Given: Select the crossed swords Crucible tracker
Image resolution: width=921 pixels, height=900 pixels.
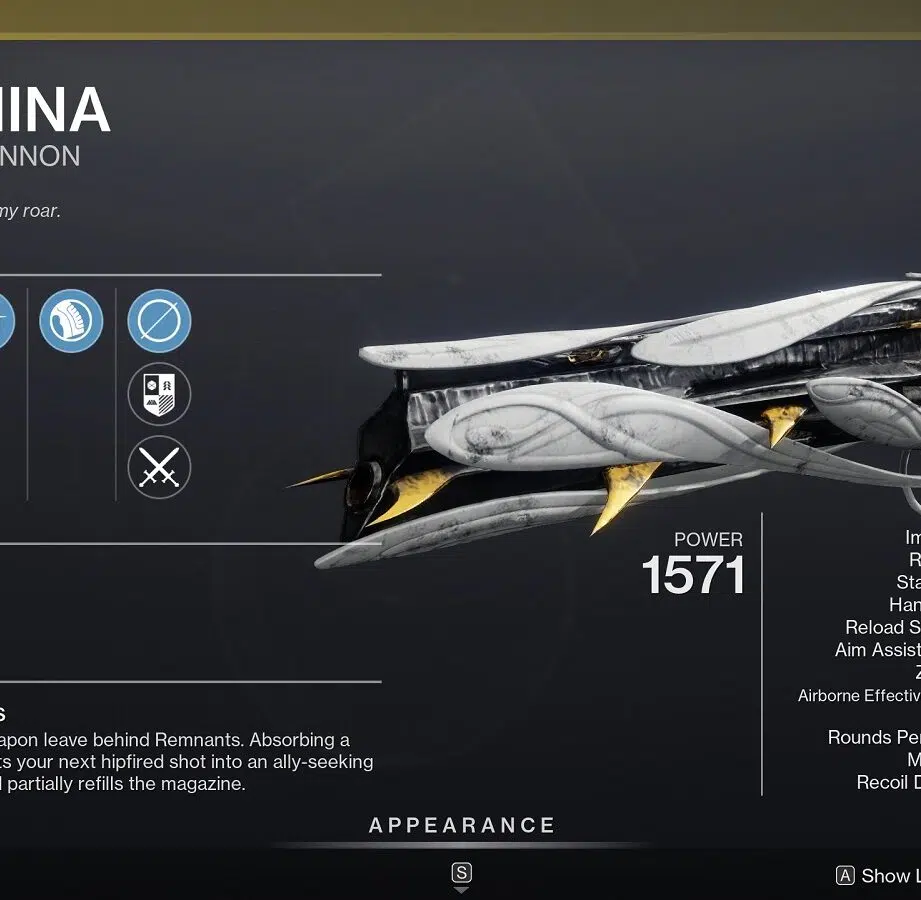Looking at the screenshot, I should click(x=159, y=467).
